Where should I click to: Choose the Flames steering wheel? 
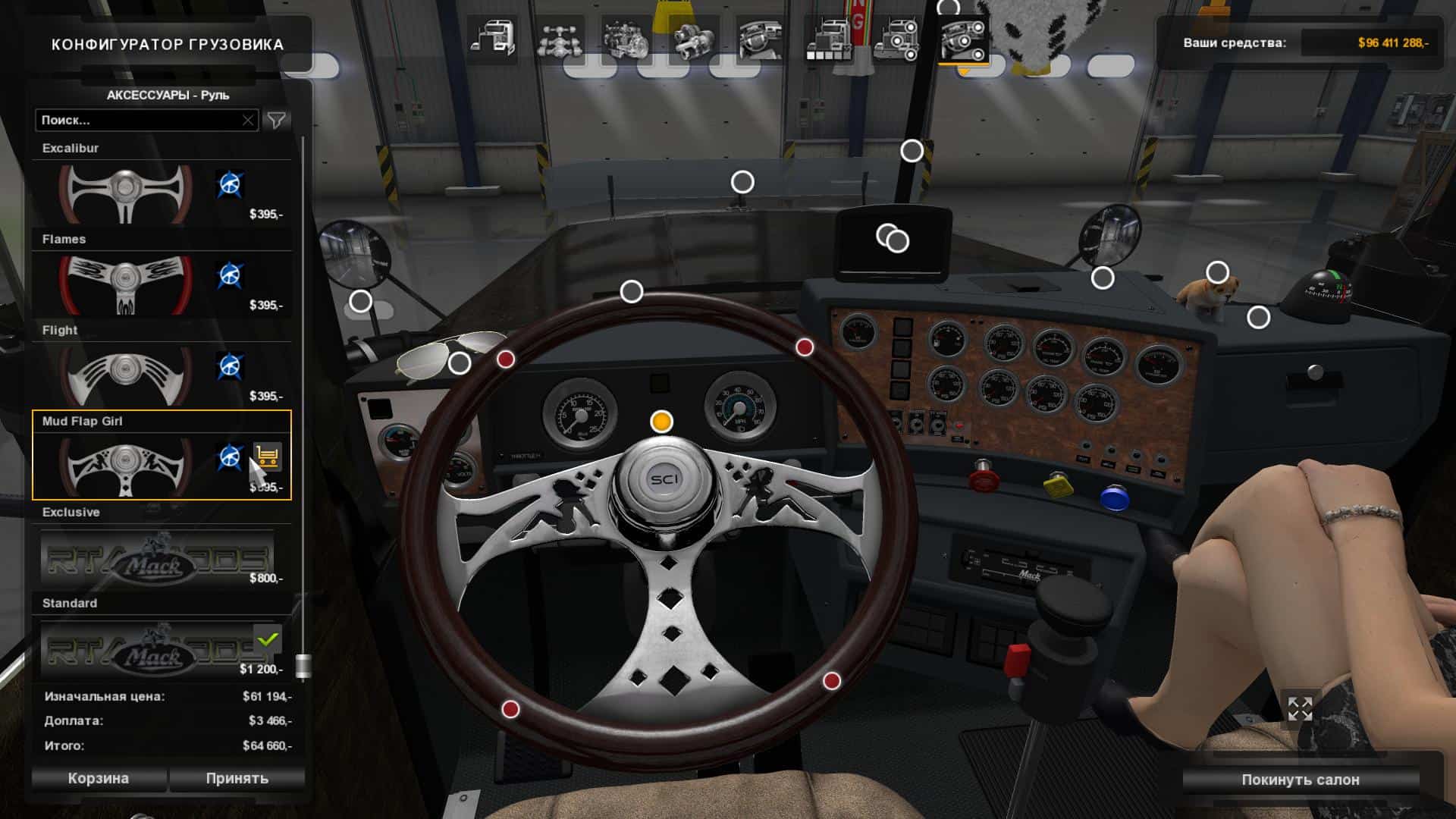click(126, 285)
